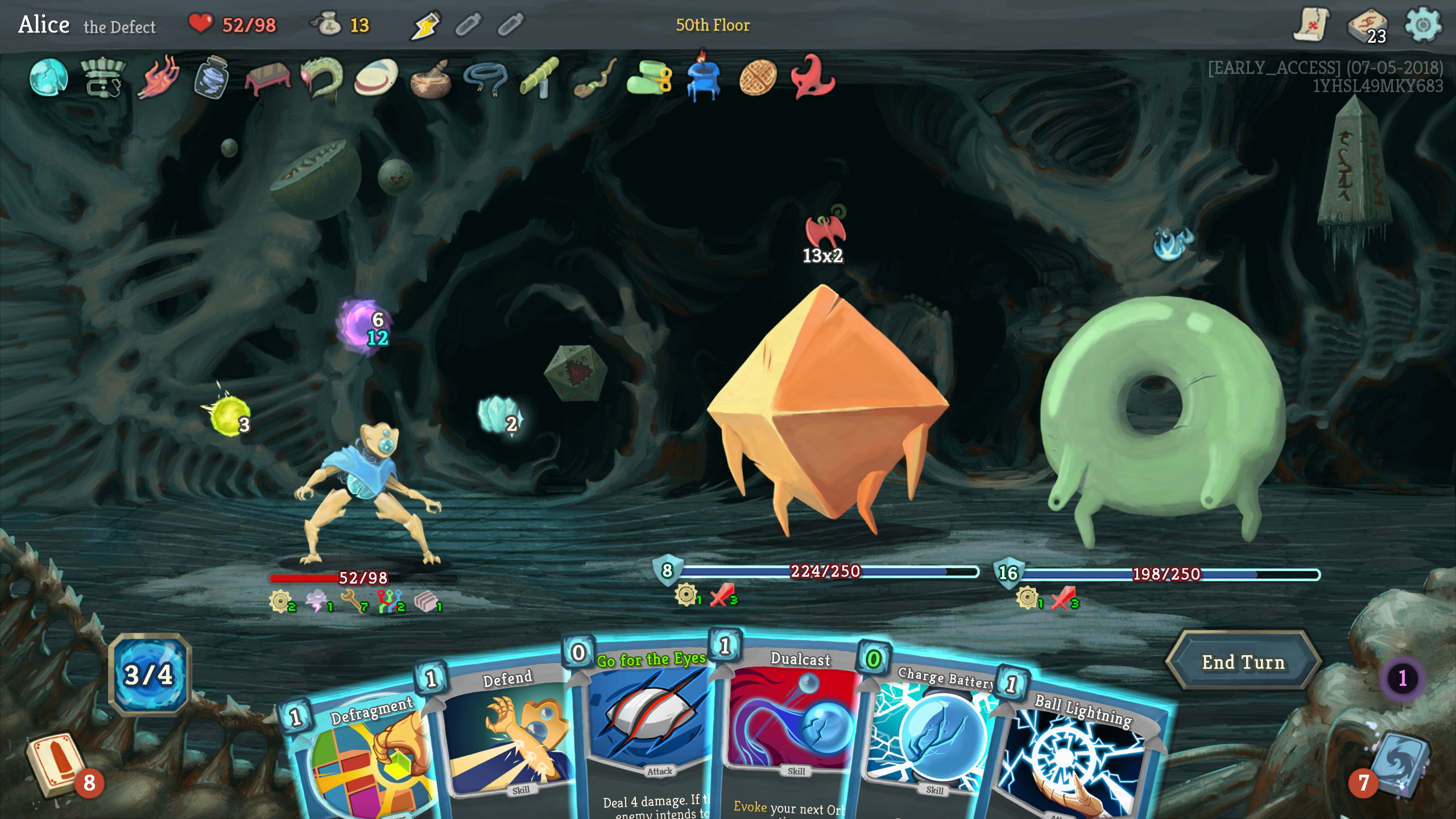Viewport: 1456px width, 819px height.
Task: Inspect the green boot relic
Action: tap(648, 78)
